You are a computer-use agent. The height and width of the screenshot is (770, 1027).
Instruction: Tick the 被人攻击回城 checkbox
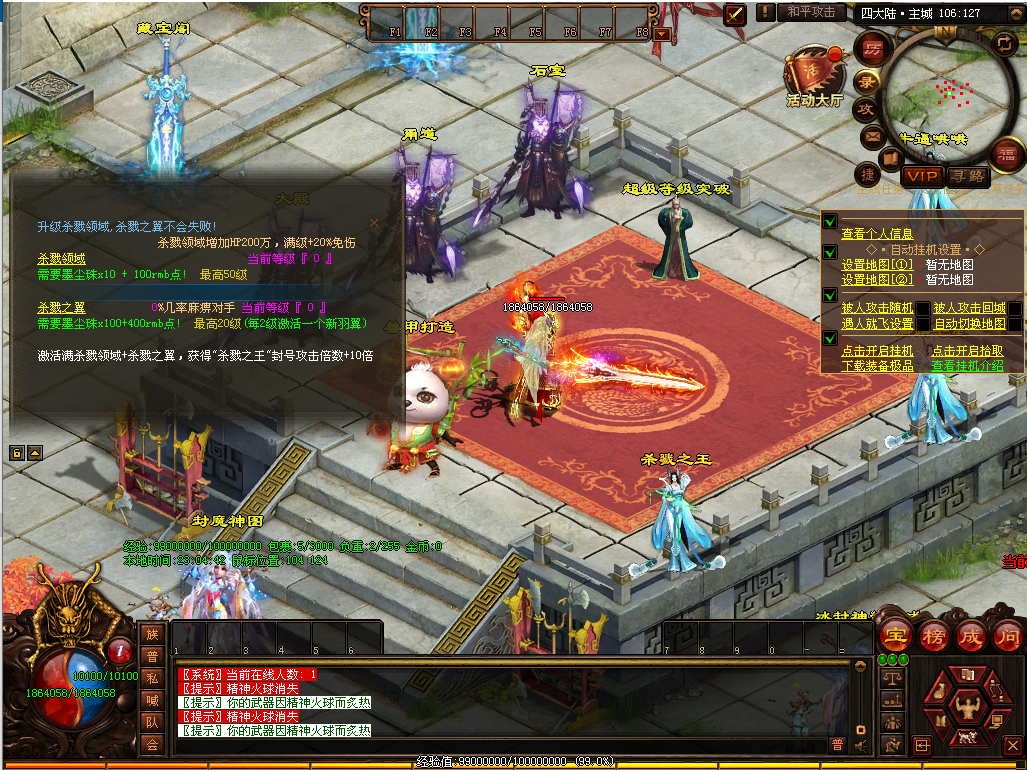pyautogui.click(x=1014, y=309)
